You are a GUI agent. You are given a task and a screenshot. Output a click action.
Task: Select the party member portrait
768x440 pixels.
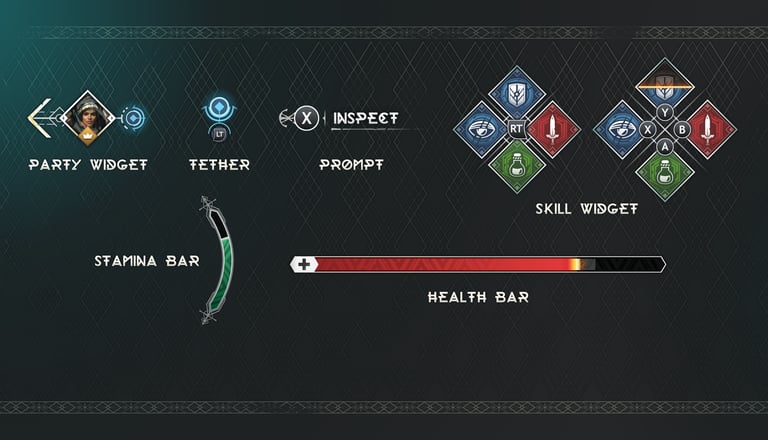pos(84,118)
